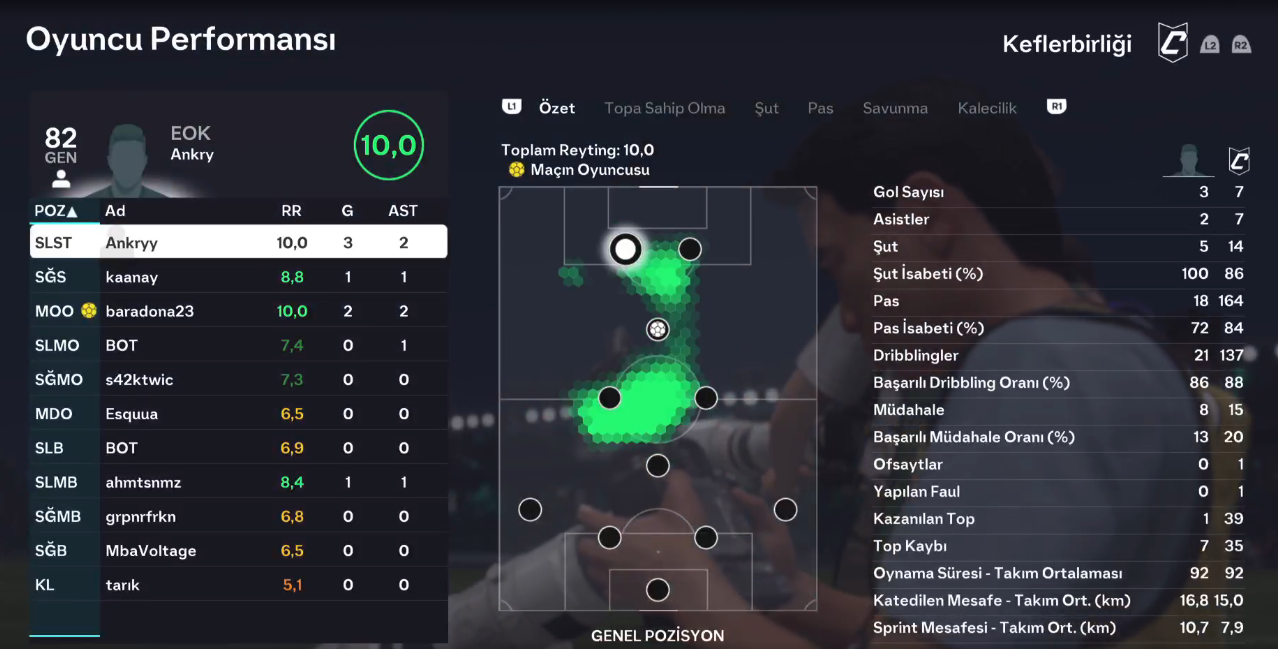Select goalkeeper tarık row
Image resolution: width=1278 pixels, height=649 pixels.
pos(238,585)
